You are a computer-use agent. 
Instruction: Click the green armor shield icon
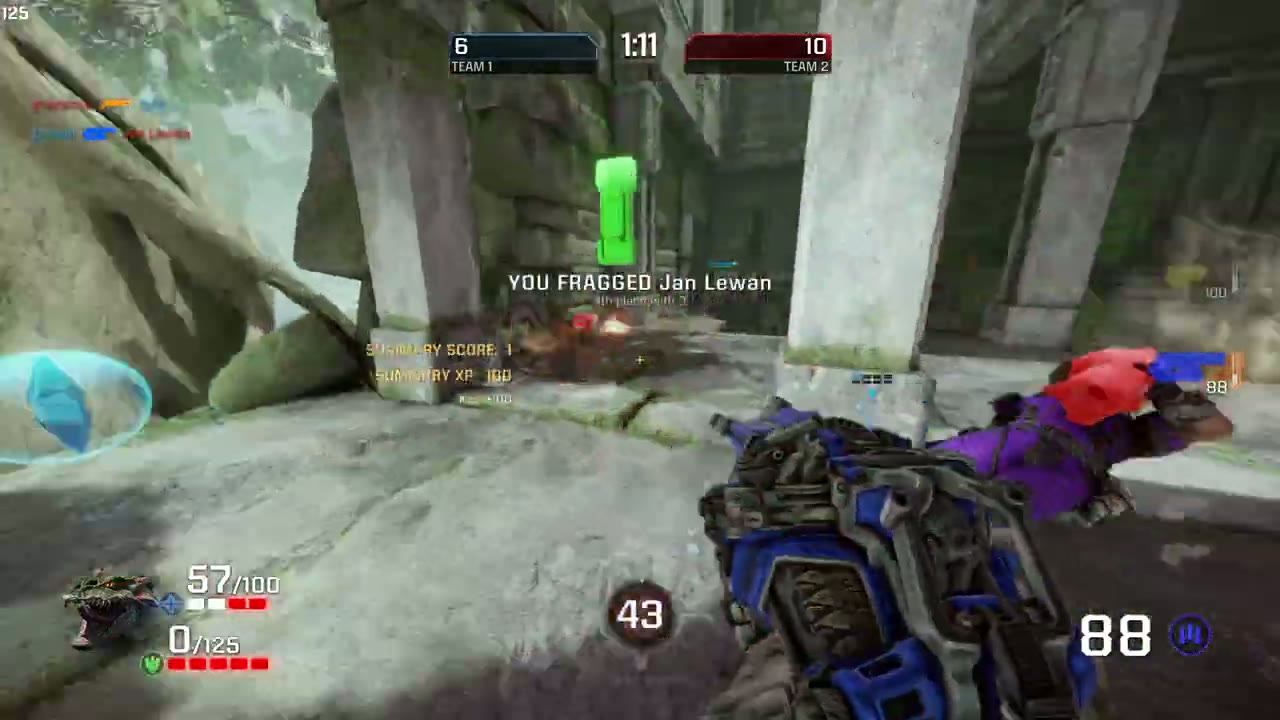click(152, 663)
